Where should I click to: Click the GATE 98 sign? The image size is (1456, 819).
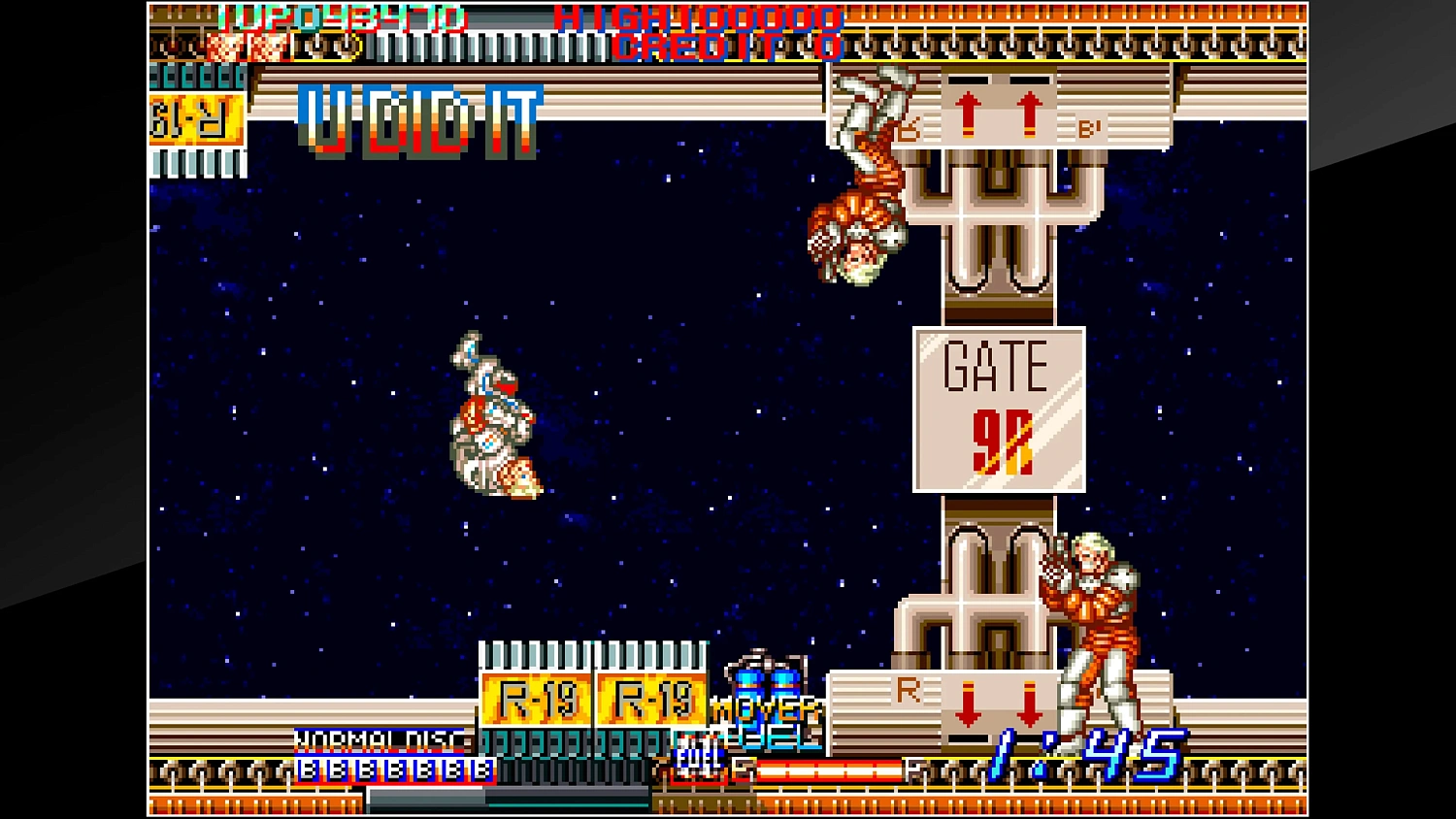click(999, 408)
